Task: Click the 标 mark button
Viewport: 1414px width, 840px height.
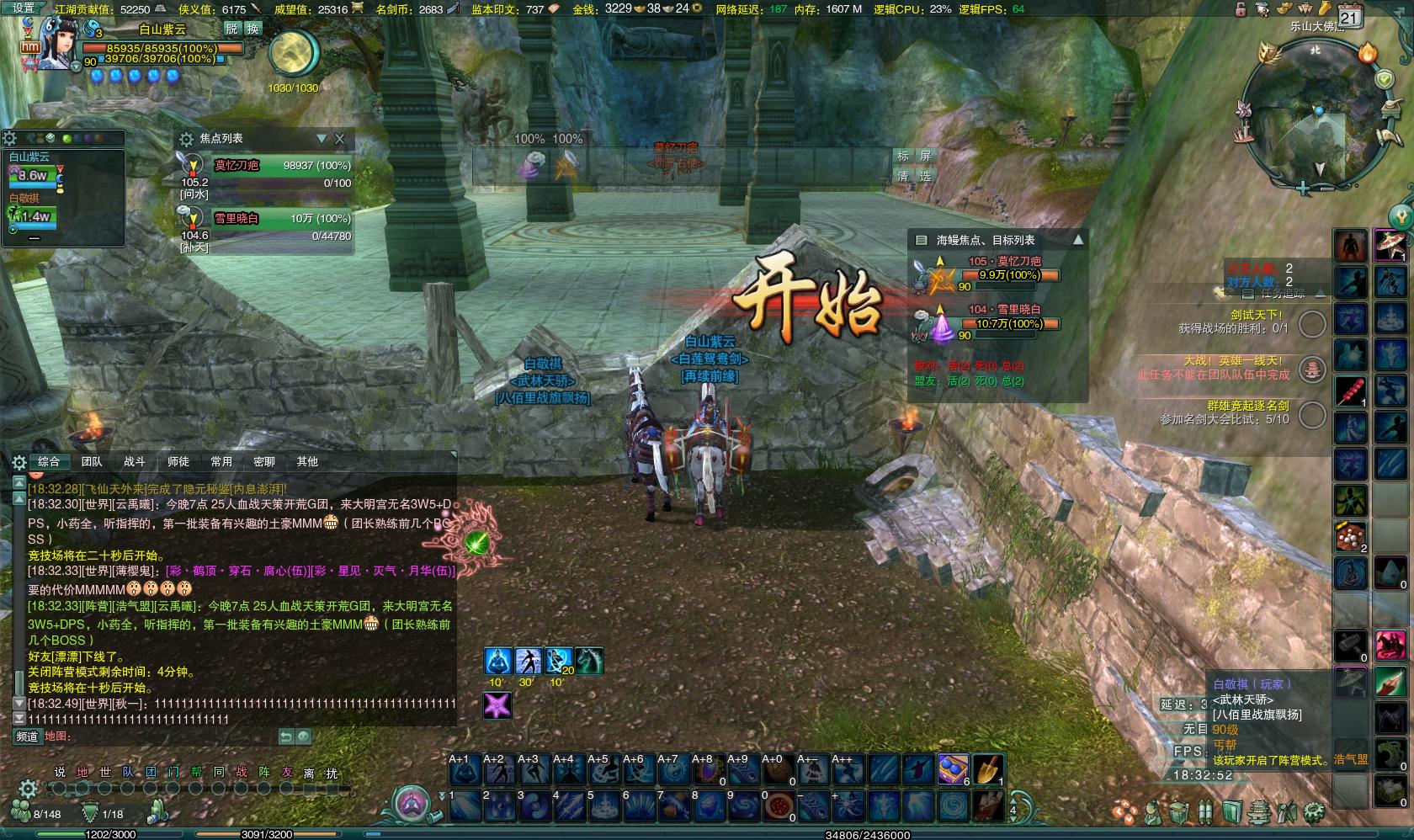Action: click(903, 157)
